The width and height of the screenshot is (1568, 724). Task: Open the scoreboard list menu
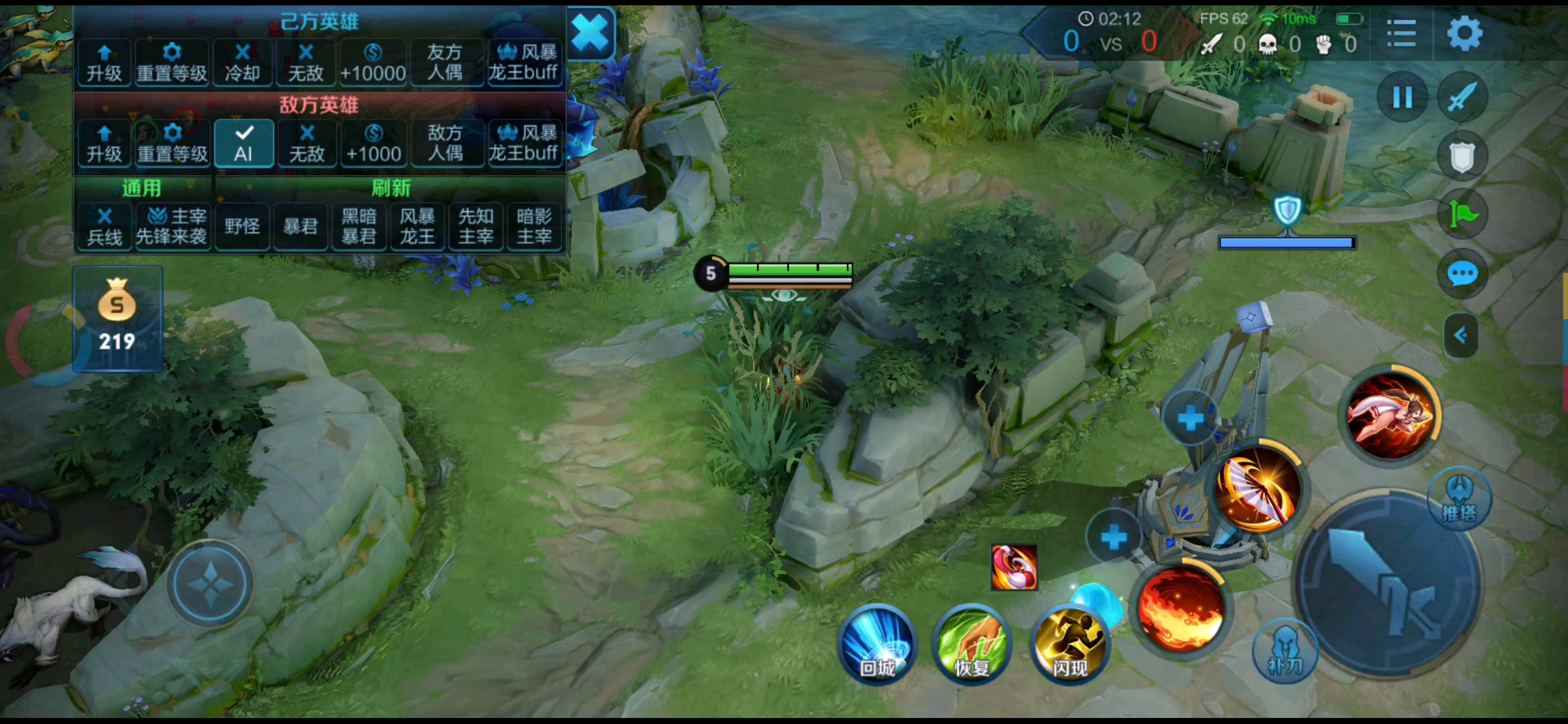click(1401, 34)
